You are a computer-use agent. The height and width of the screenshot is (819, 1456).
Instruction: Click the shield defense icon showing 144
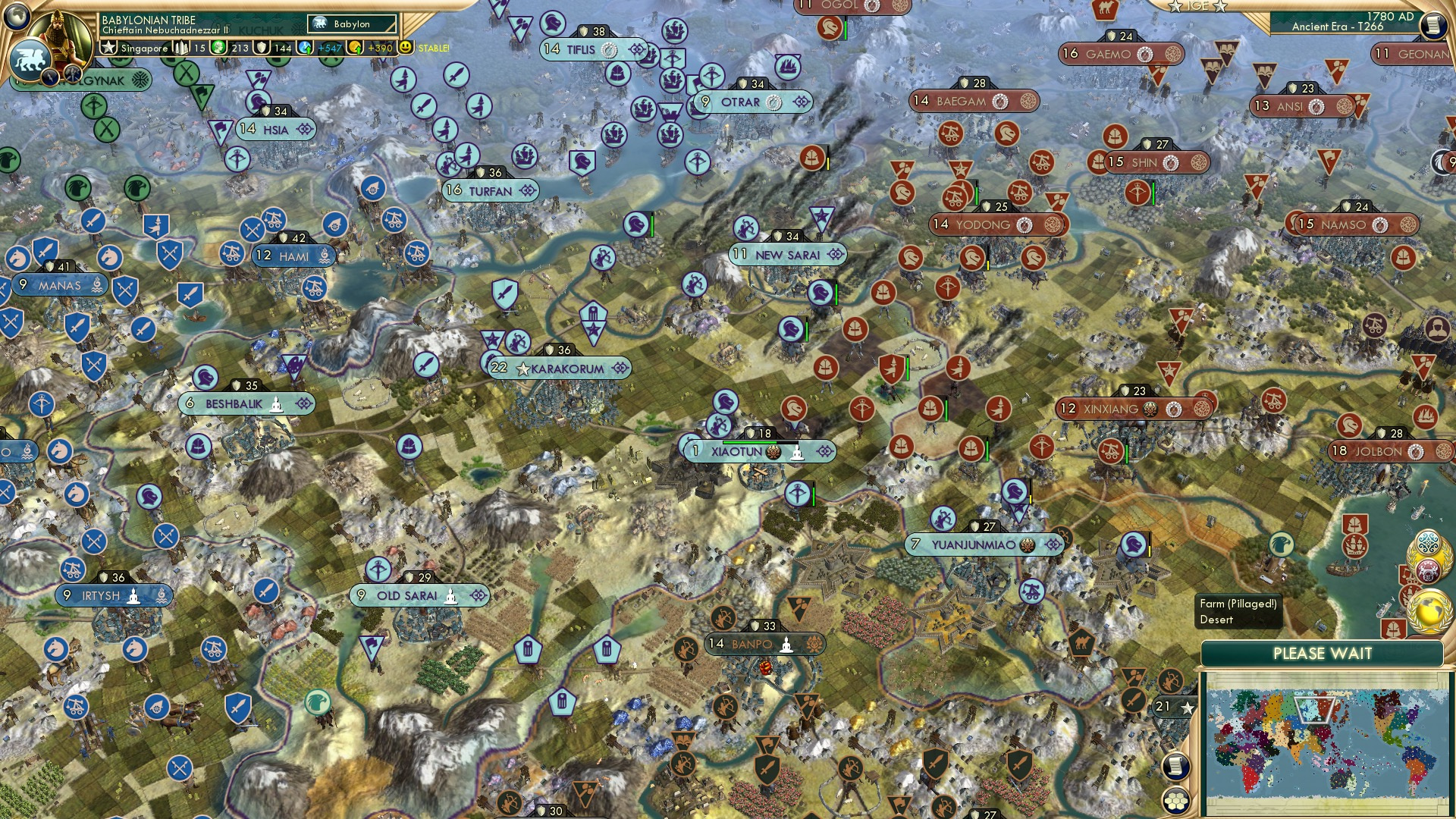tap(260, 48)
